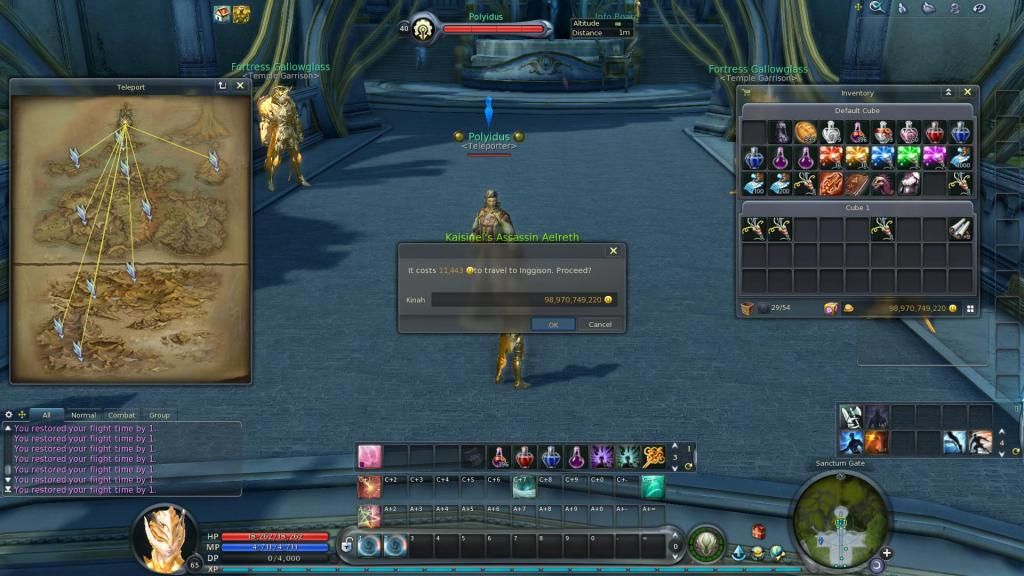Select the orange bread item in inventory
Viewport: 1024px width, 576px height.
[806, 132]
